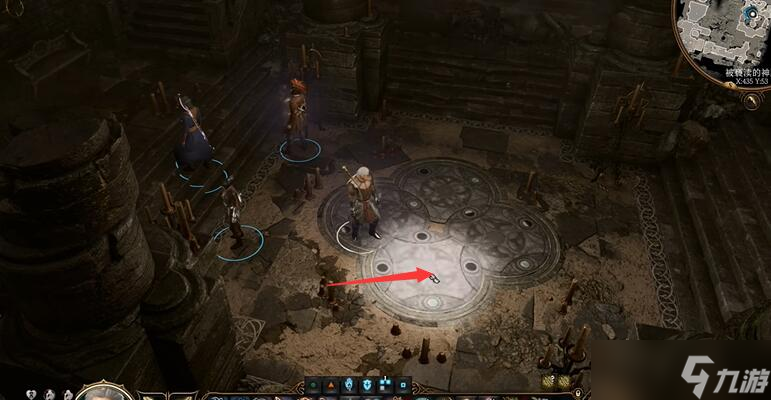The width and height of the screenshot is (771, 400).
Task: Select the orange triangle bonus action
Action: tap(330, 385)
